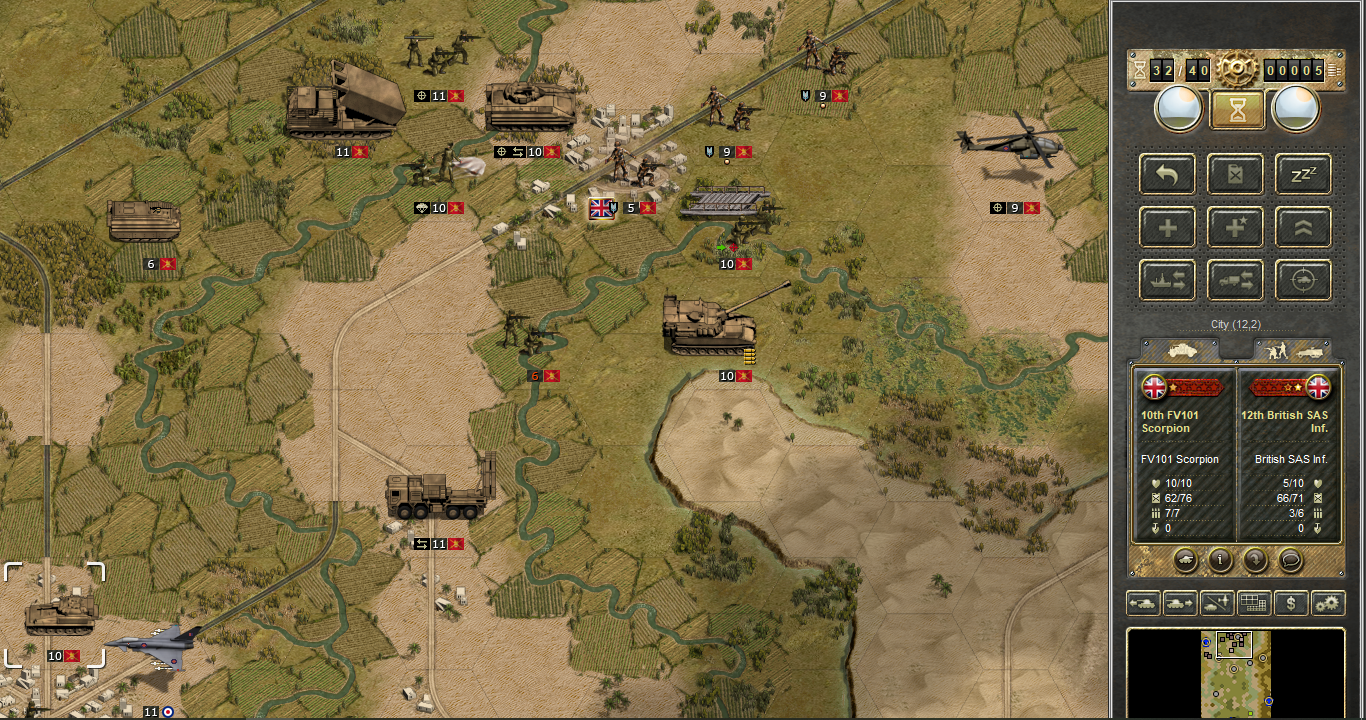
Task: End the current turn with the hourglass button
Action: [x=1237, y=109]
